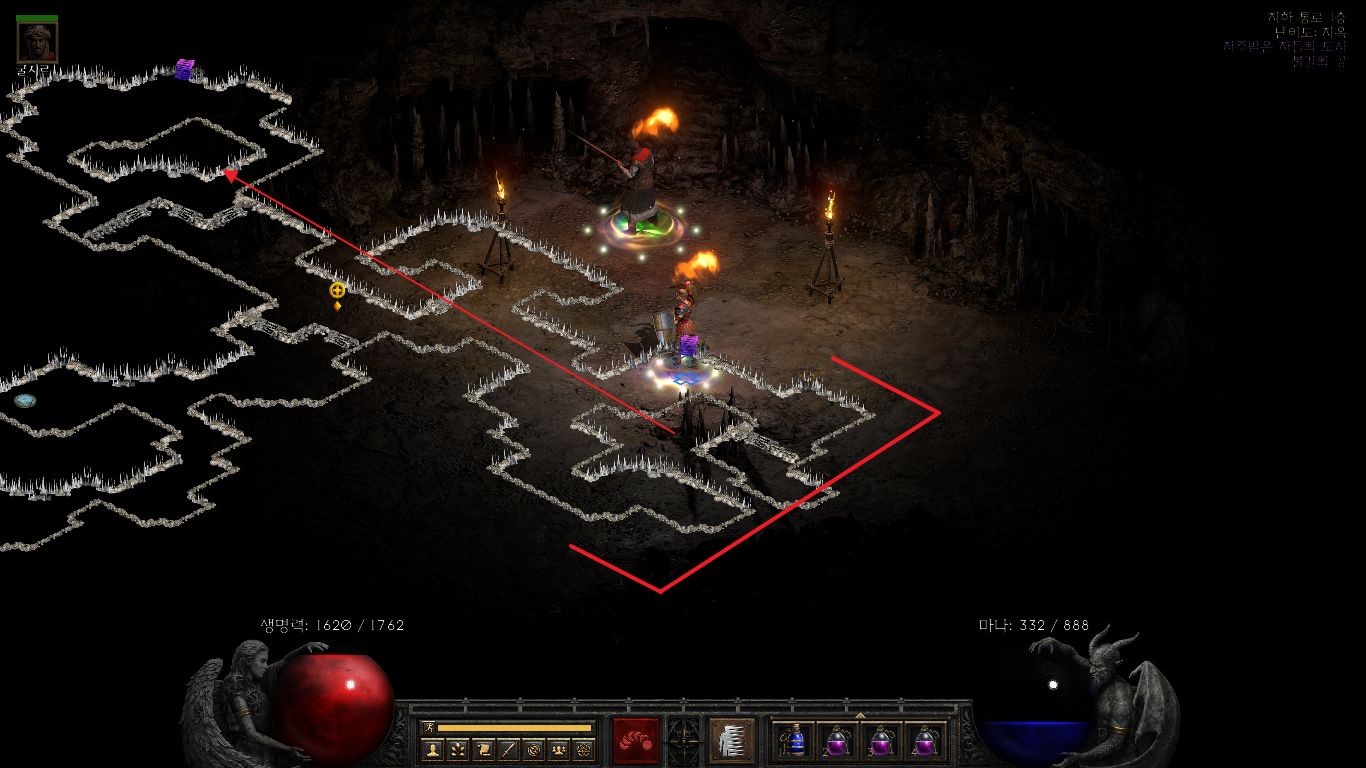Expand the belt with the small arrow

[x=860, y=715]
